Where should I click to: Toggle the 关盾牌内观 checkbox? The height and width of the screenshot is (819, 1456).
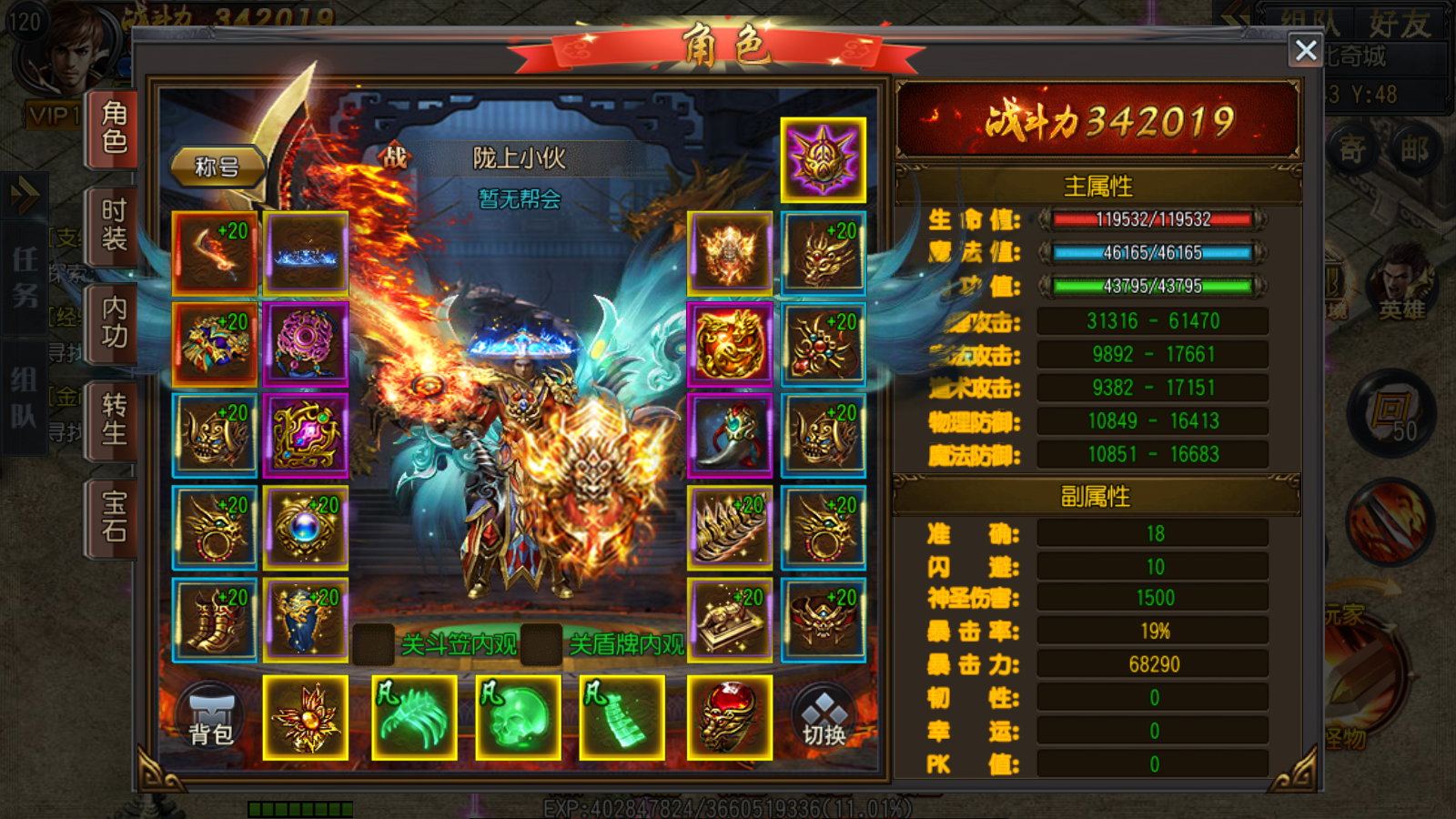point(541,644)
